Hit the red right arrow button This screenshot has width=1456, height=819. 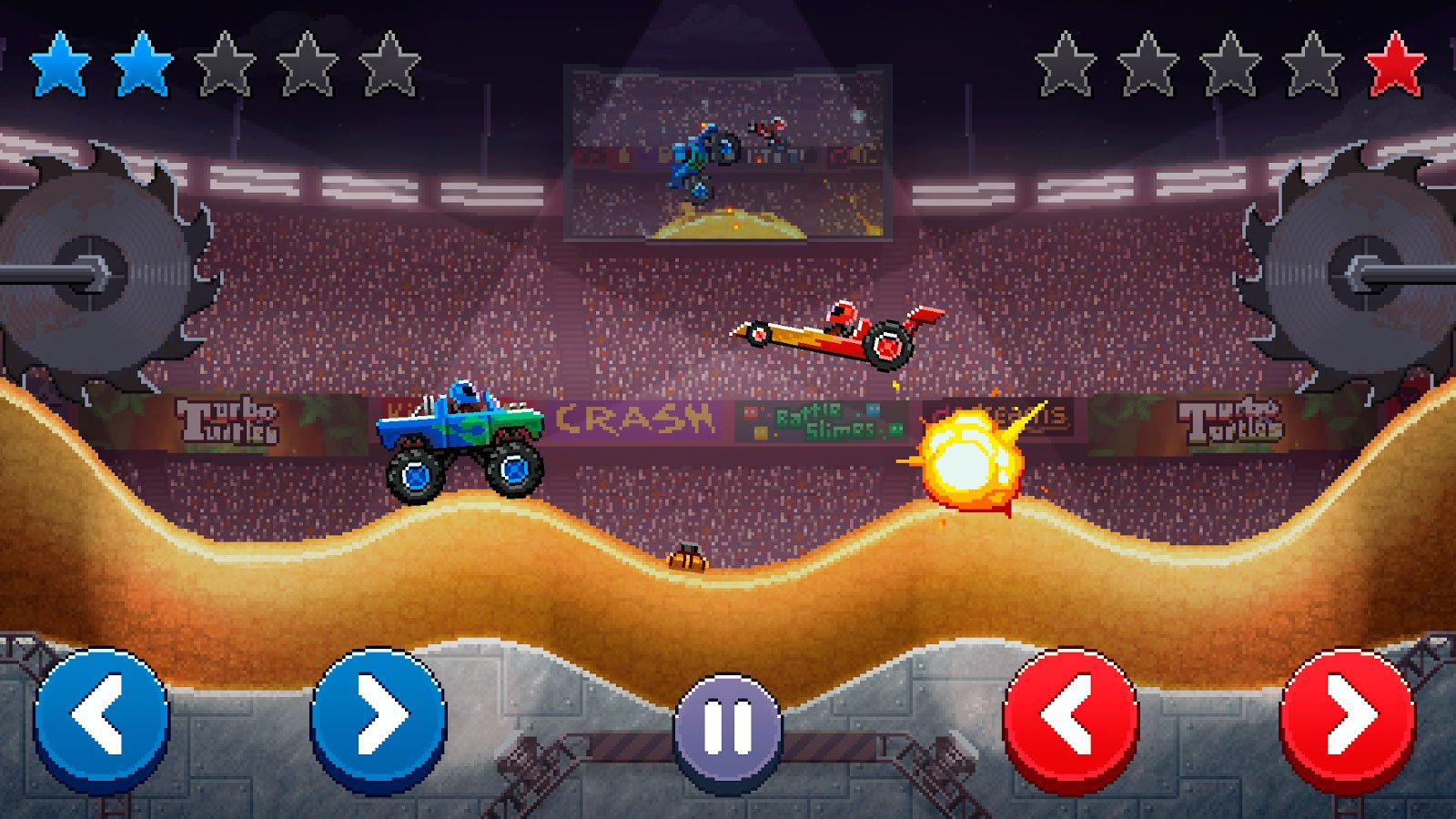(x=1348, y=717)
